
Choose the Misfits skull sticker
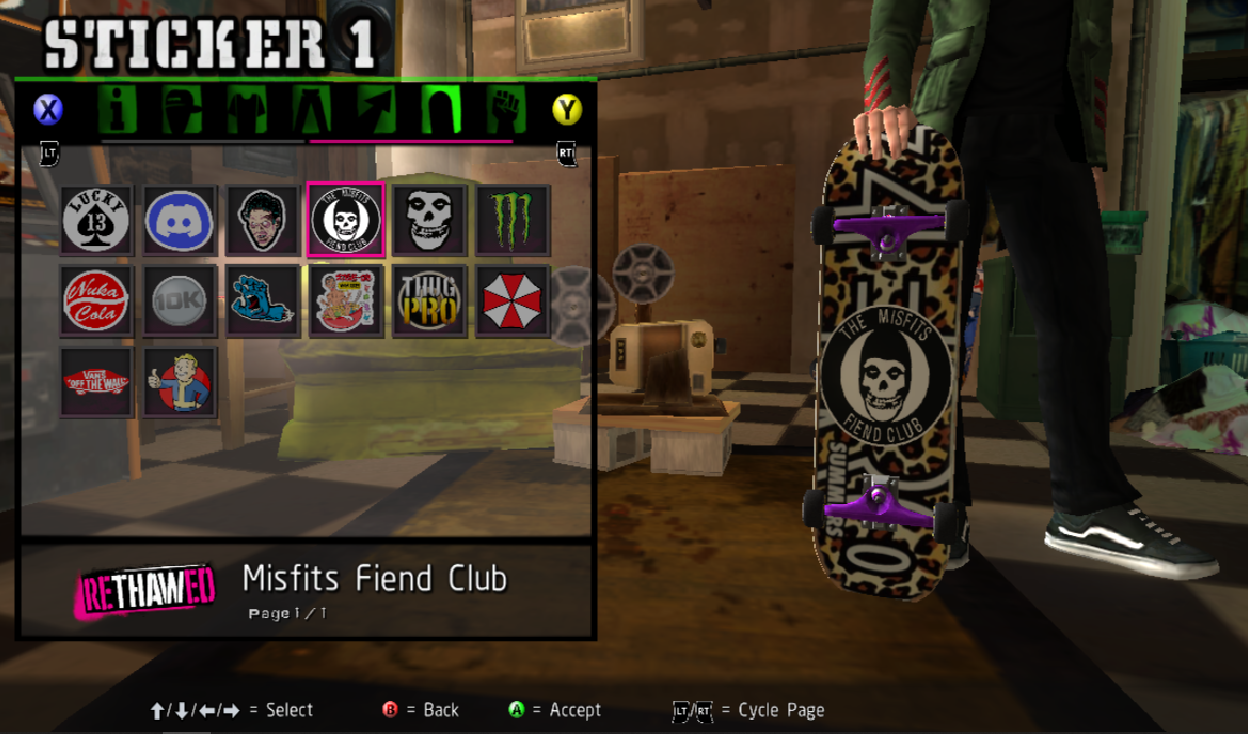[429, 220]
